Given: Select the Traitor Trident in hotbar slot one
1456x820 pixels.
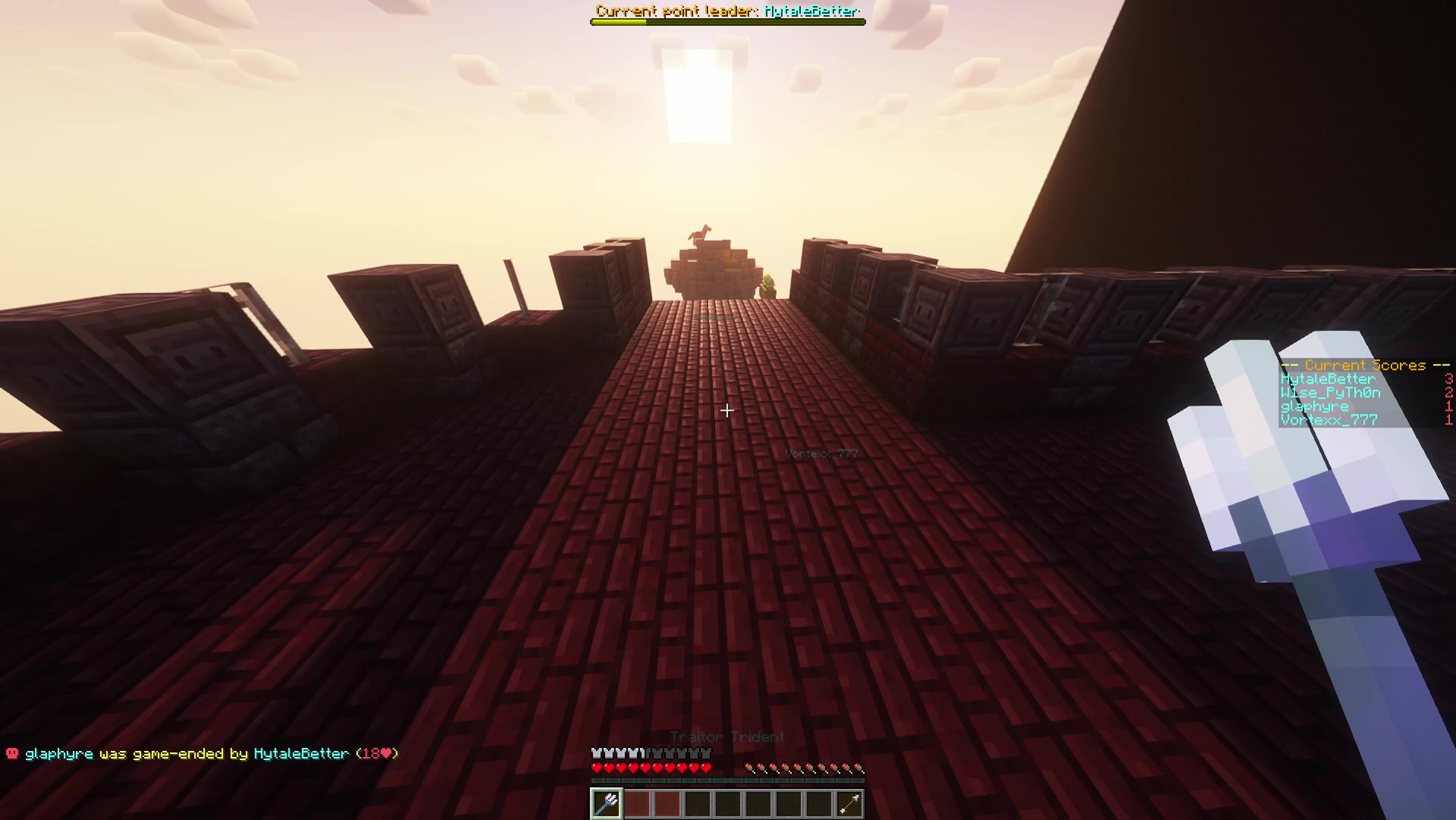Looking at the screenshot, I should [606, 803].
